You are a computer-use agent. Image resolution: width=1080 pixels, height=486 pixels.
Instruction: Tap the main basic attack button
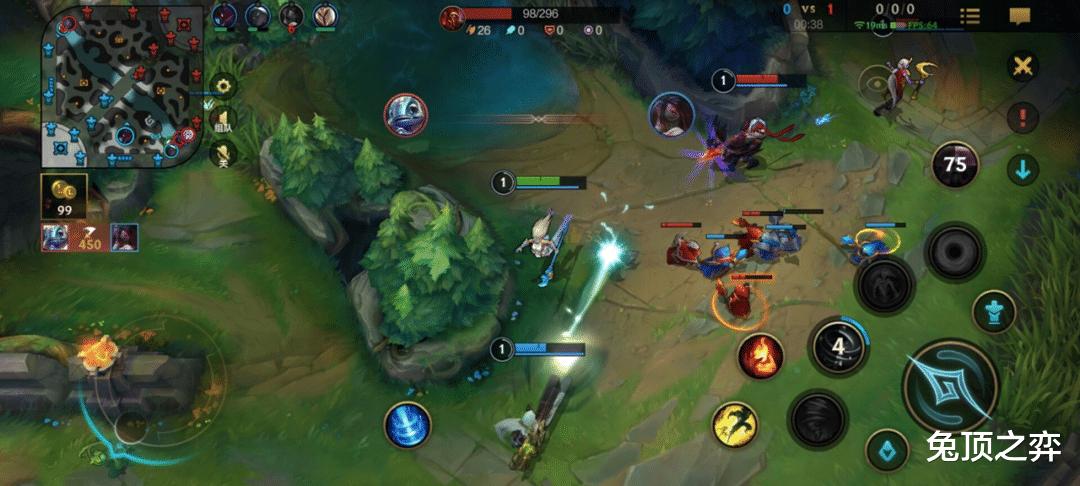(x=949, y=387)
